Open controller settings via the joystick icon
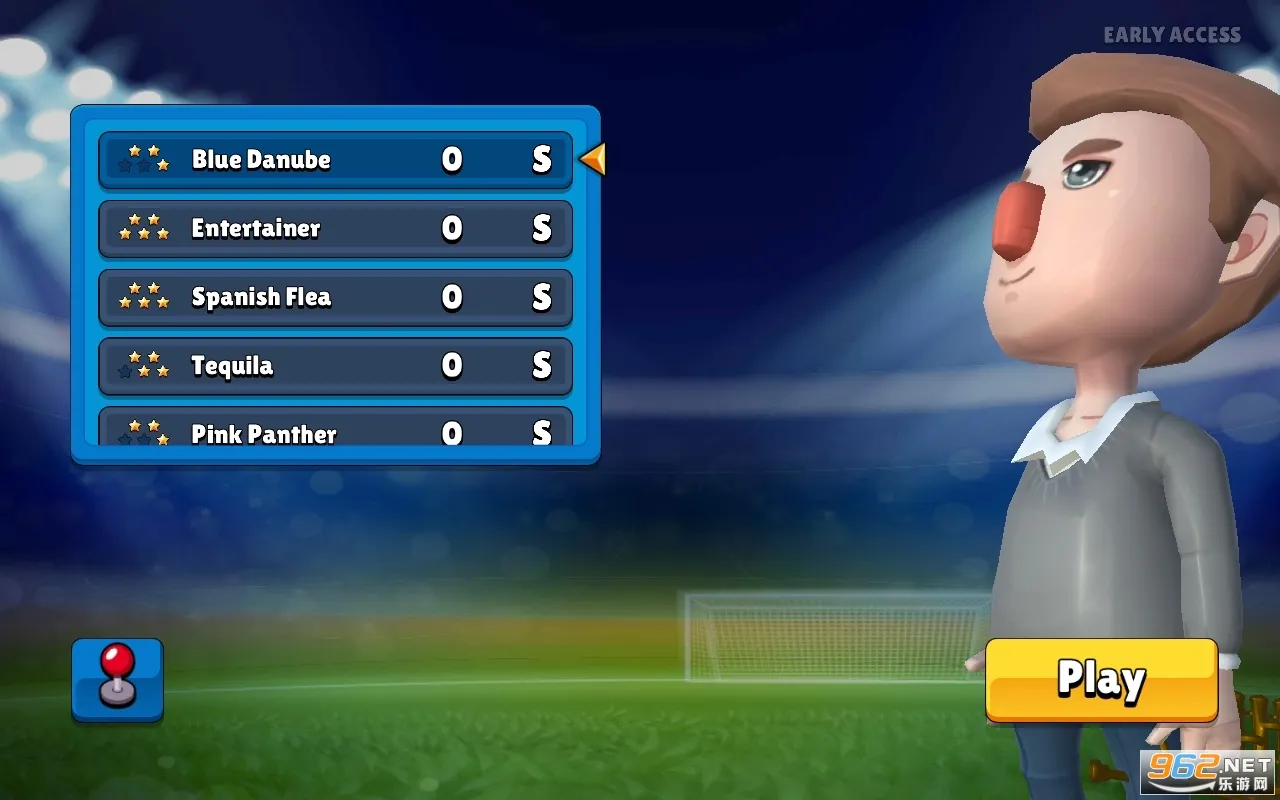 [x=117, y=679]
